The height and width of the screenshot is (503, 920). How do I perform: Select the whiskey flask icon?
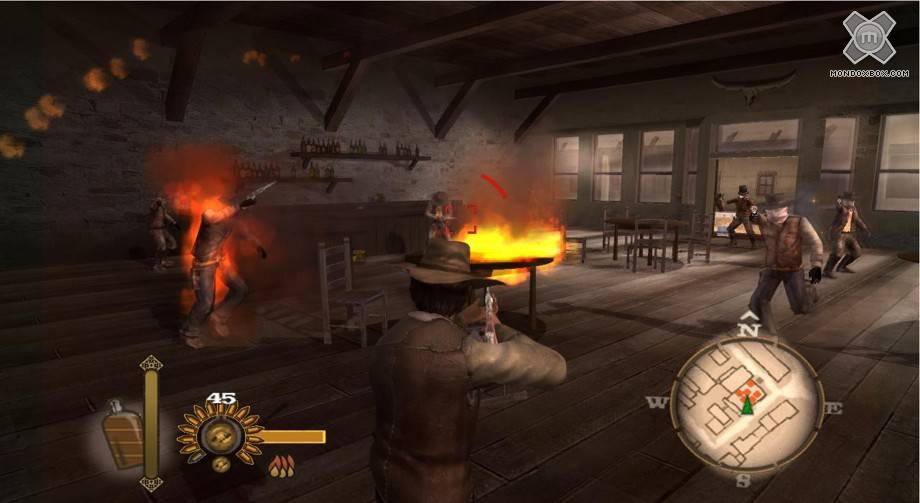tap(122, 437)
